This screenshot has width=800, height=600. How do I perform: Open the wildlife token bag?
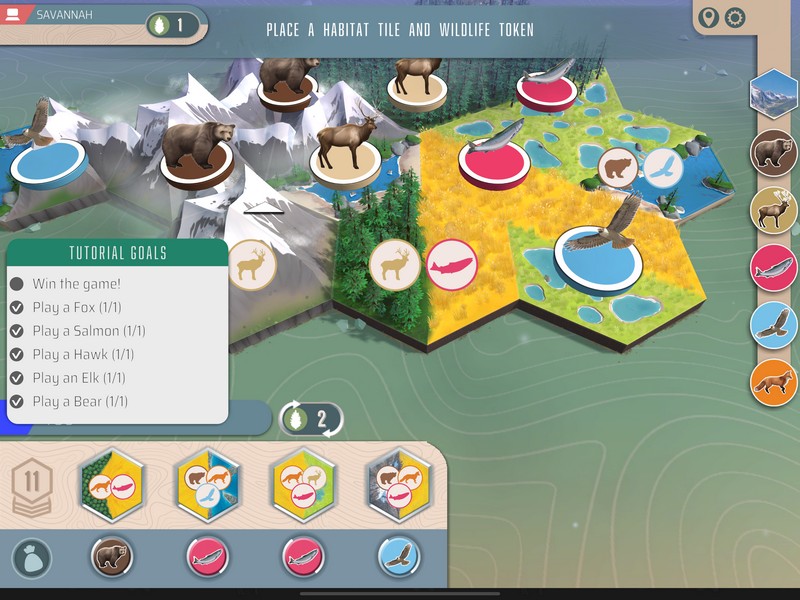point(31,558)
